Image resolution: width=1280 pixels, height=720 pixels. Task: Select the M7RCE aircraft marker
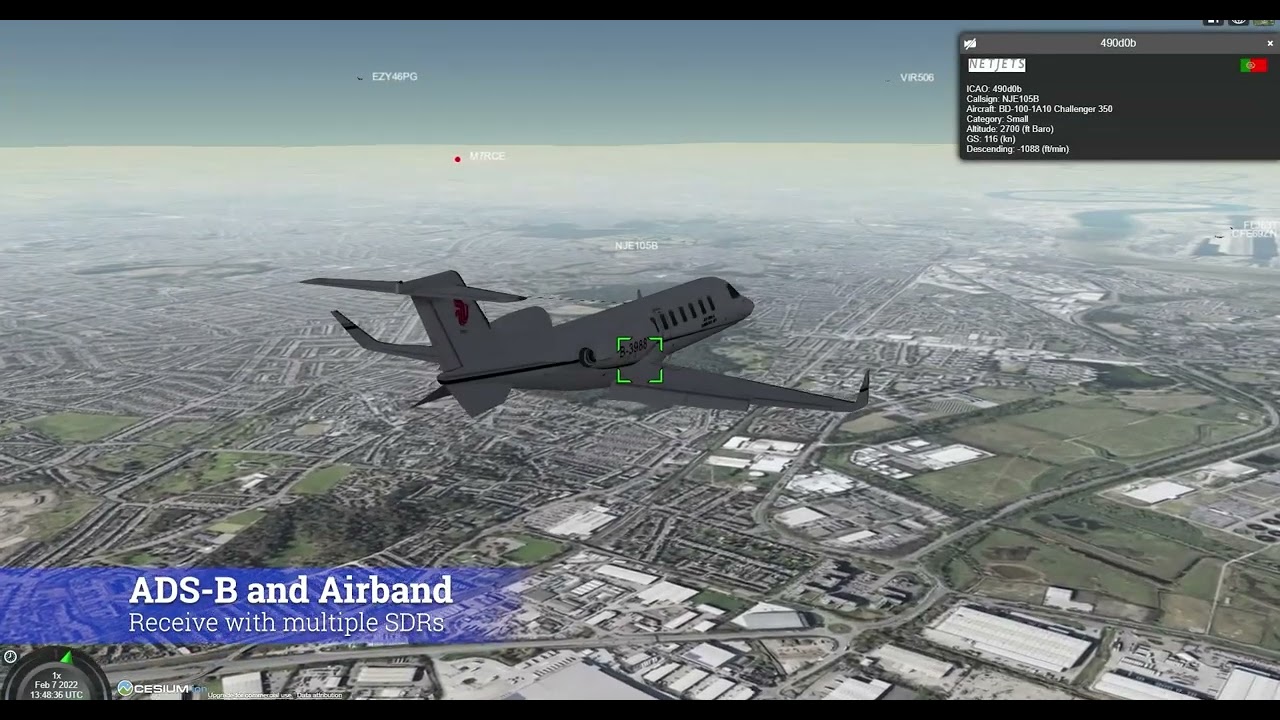458,159
